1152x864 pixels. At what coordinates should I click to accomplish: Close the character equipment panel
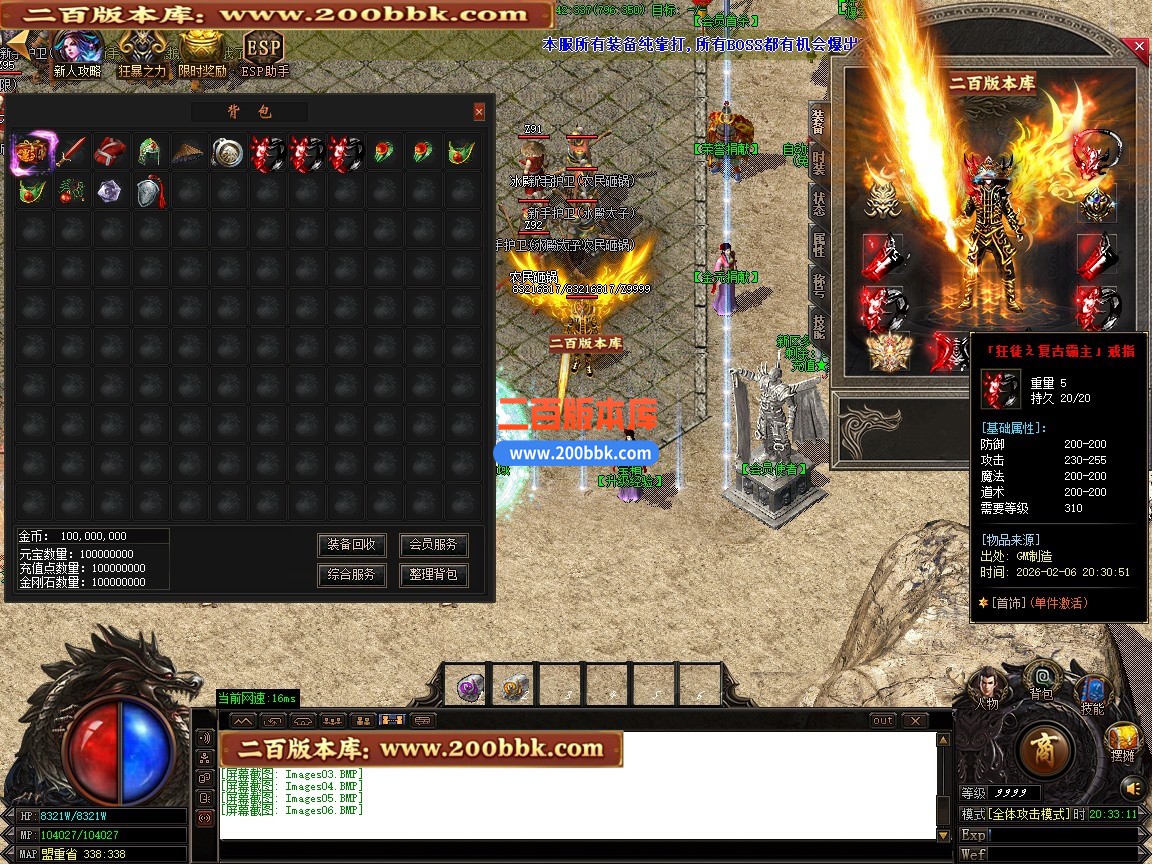tap(1139, 47)
